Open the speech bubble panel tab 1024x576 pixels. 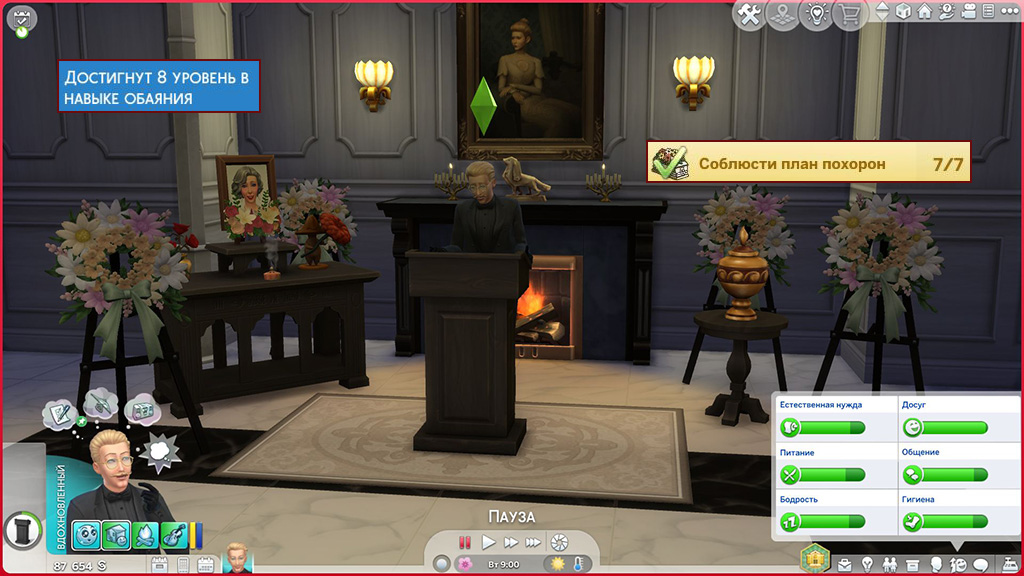(980, 565)
